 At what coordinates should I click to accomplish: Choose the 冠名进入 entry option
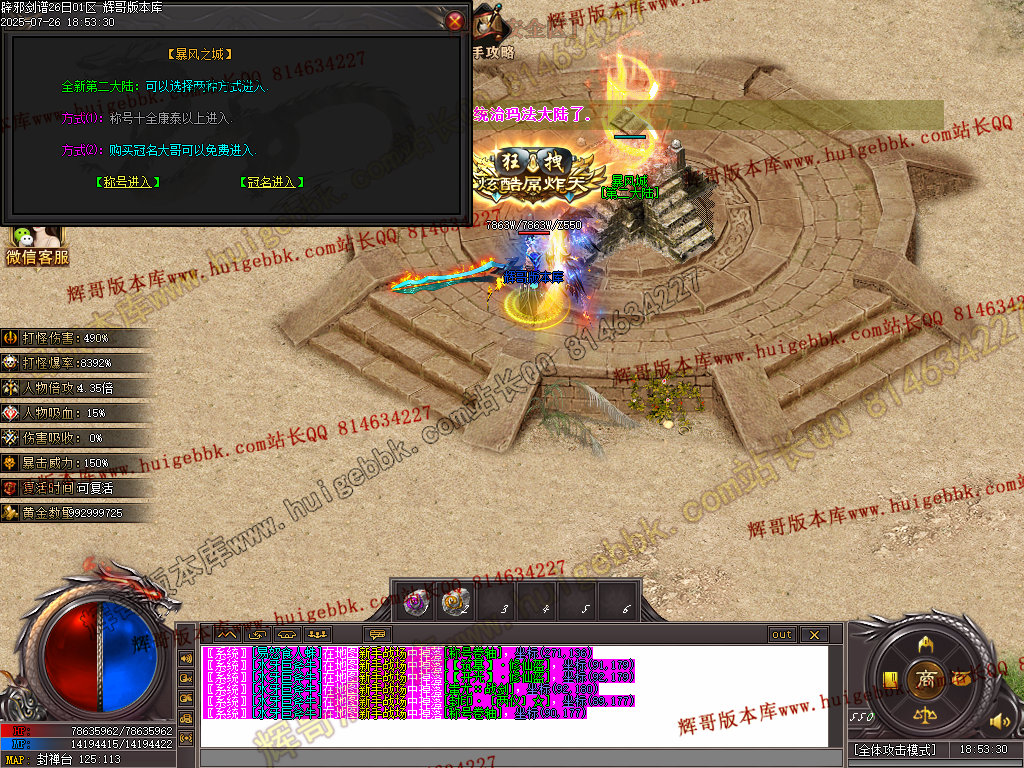272,182
